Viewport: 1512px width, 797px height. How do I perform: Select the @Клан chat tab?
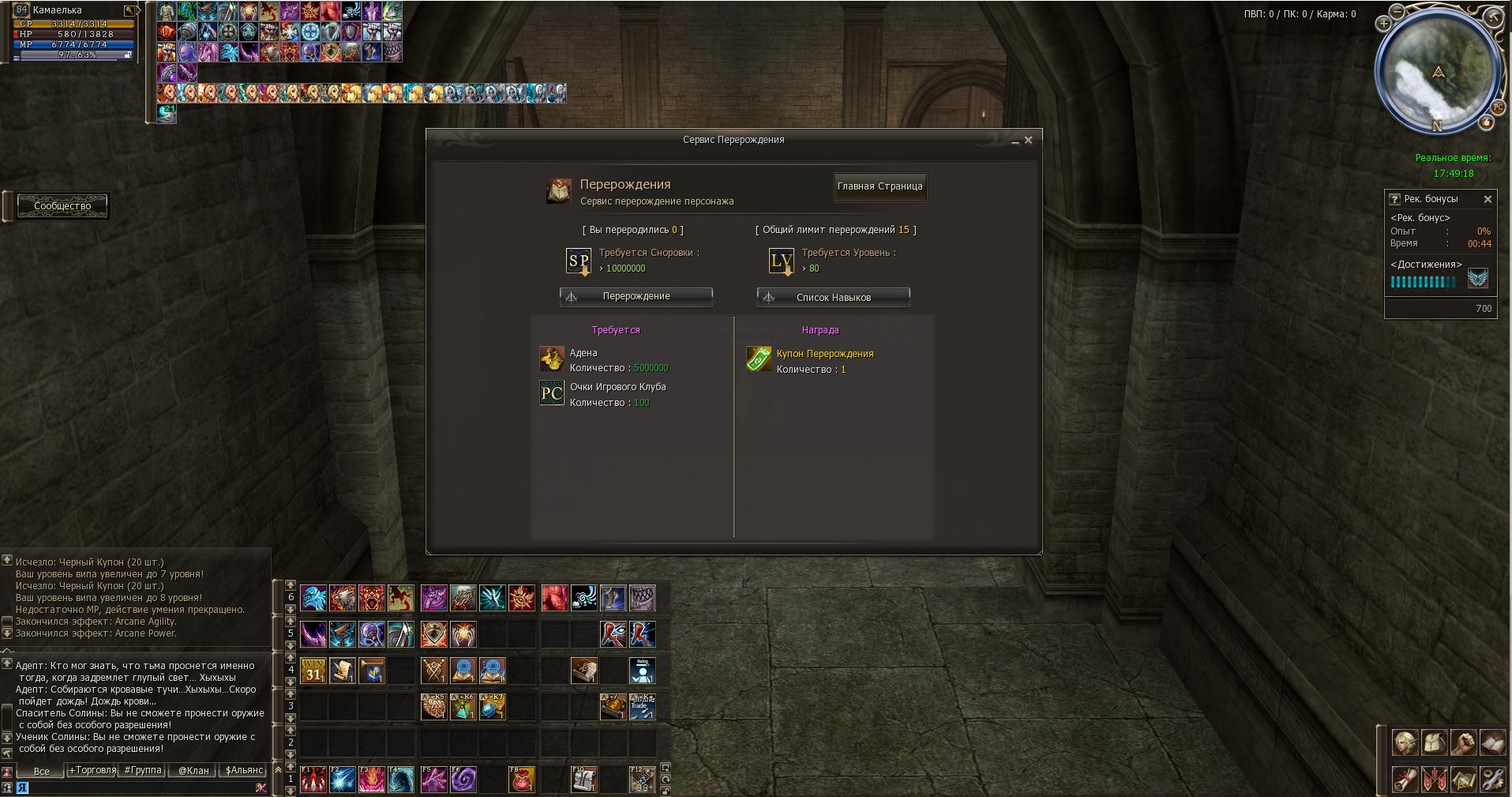point(193,770)
